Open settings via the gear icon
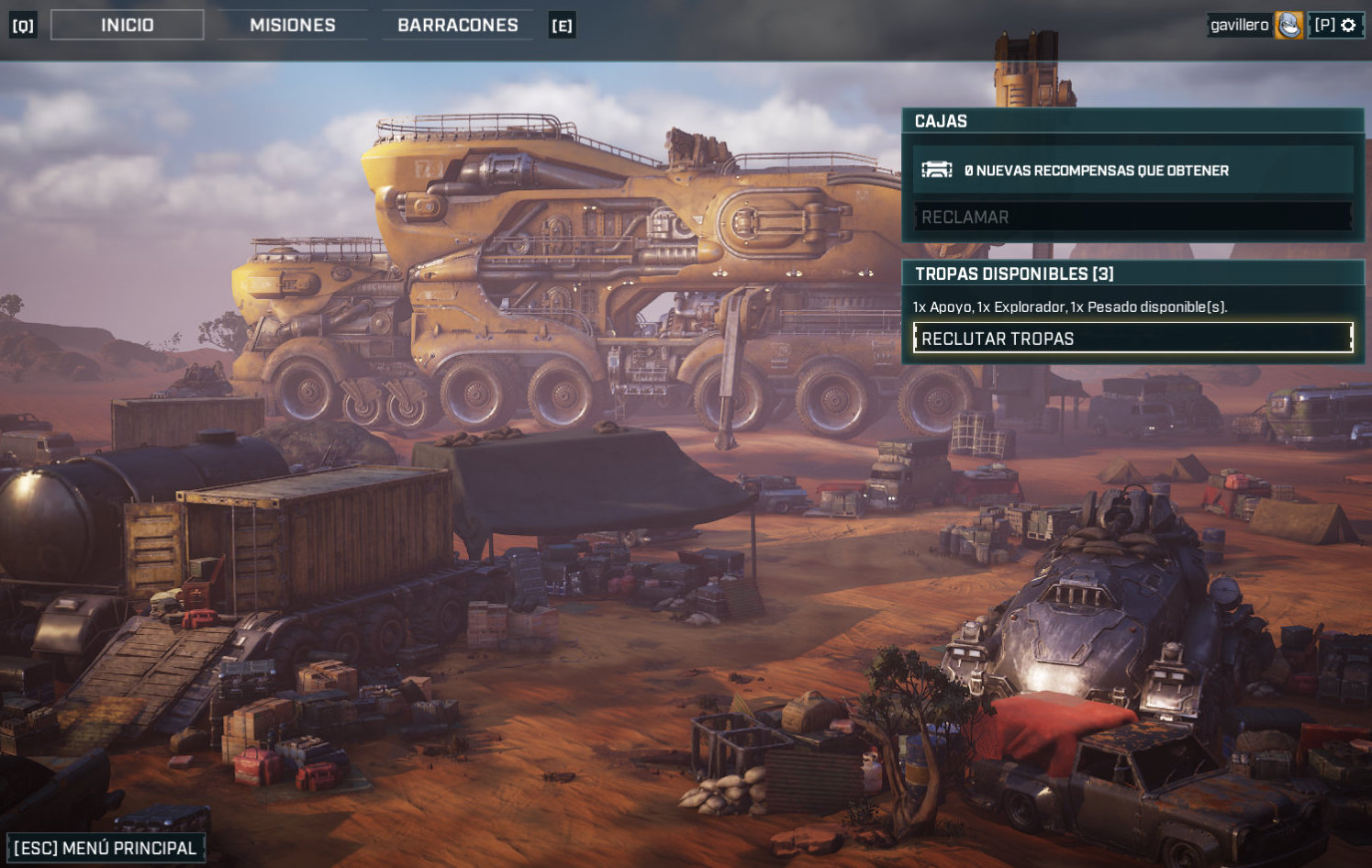The height and width of the screenshot is (868, 1372). pyautogui.click(x=1348, y=25)
